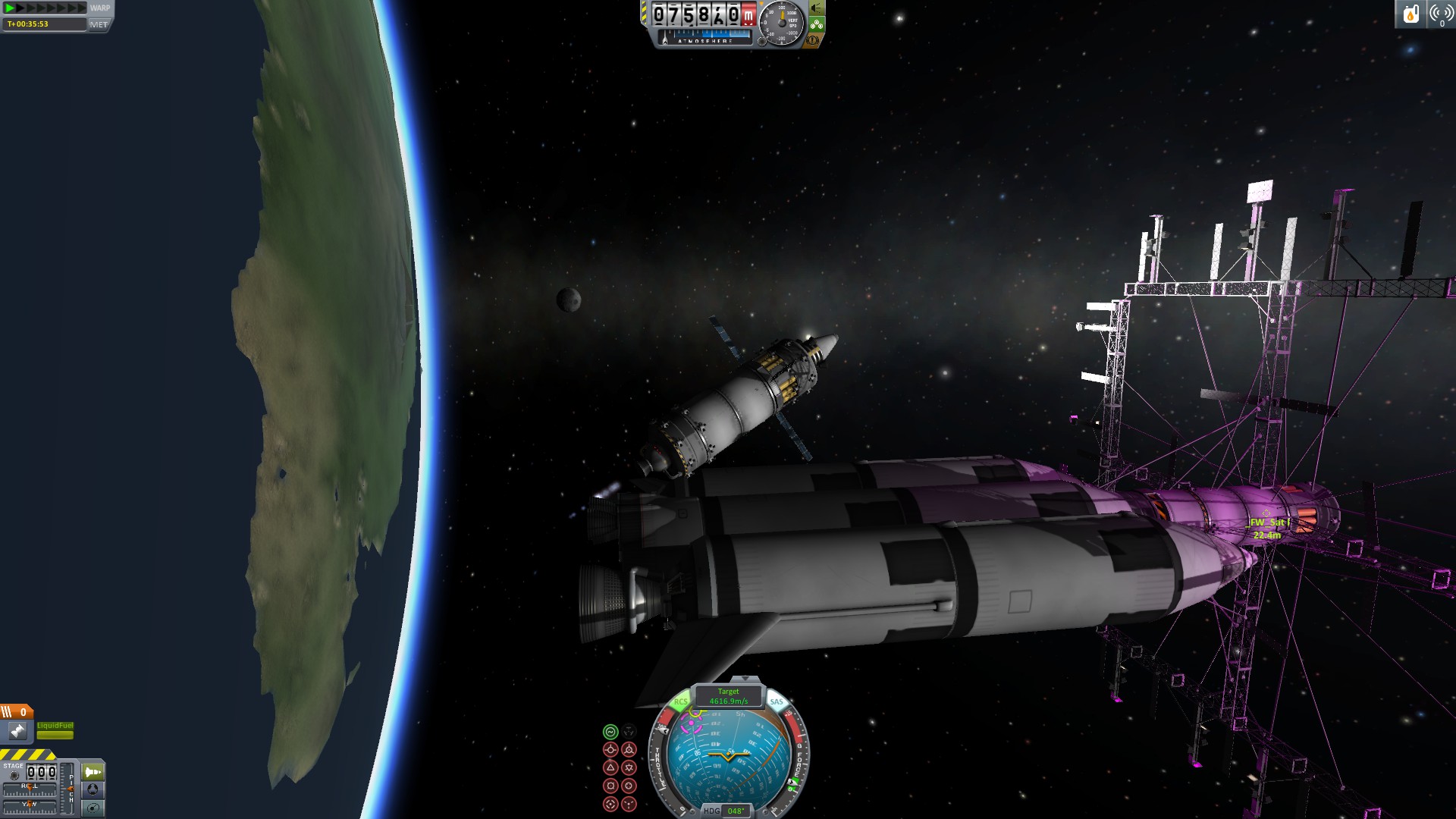Click the green time warp play arrow

(x=11, y=8)
